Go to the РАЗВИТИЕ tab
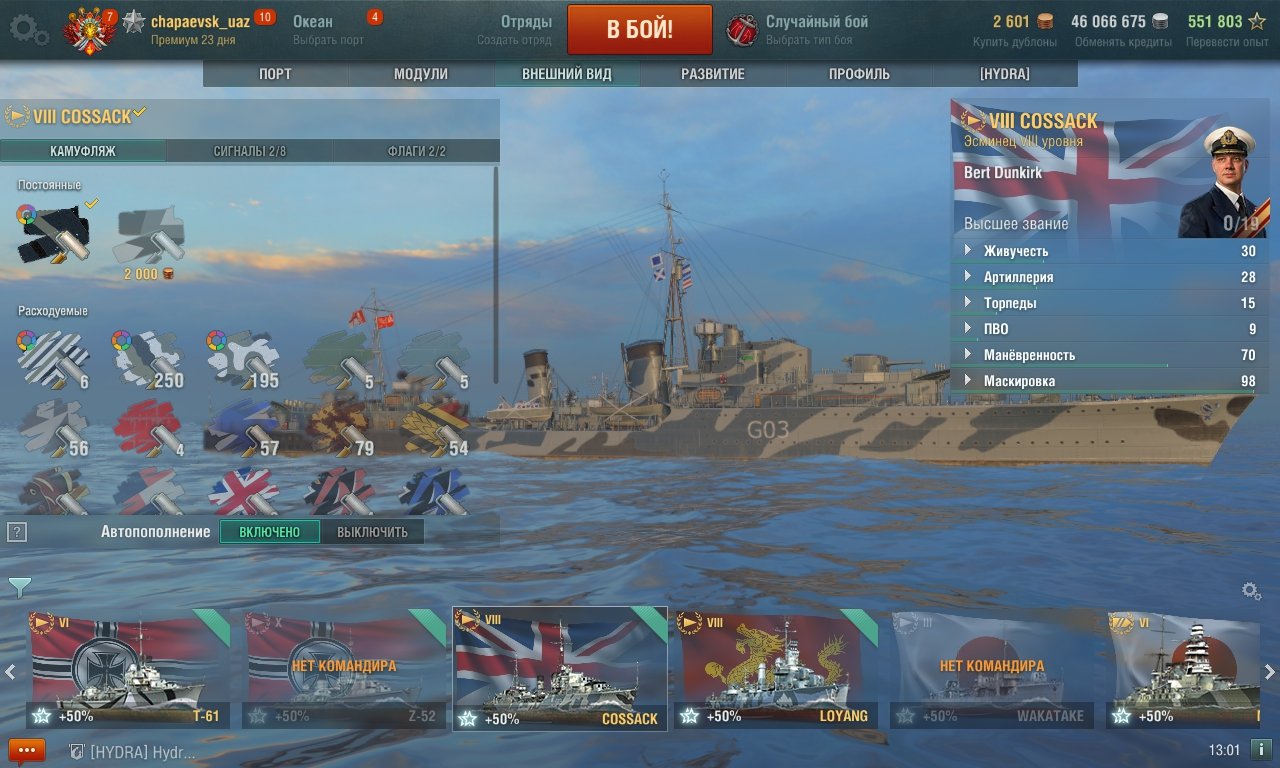The height and width of the screenshot is (768, 1280). 713,74
